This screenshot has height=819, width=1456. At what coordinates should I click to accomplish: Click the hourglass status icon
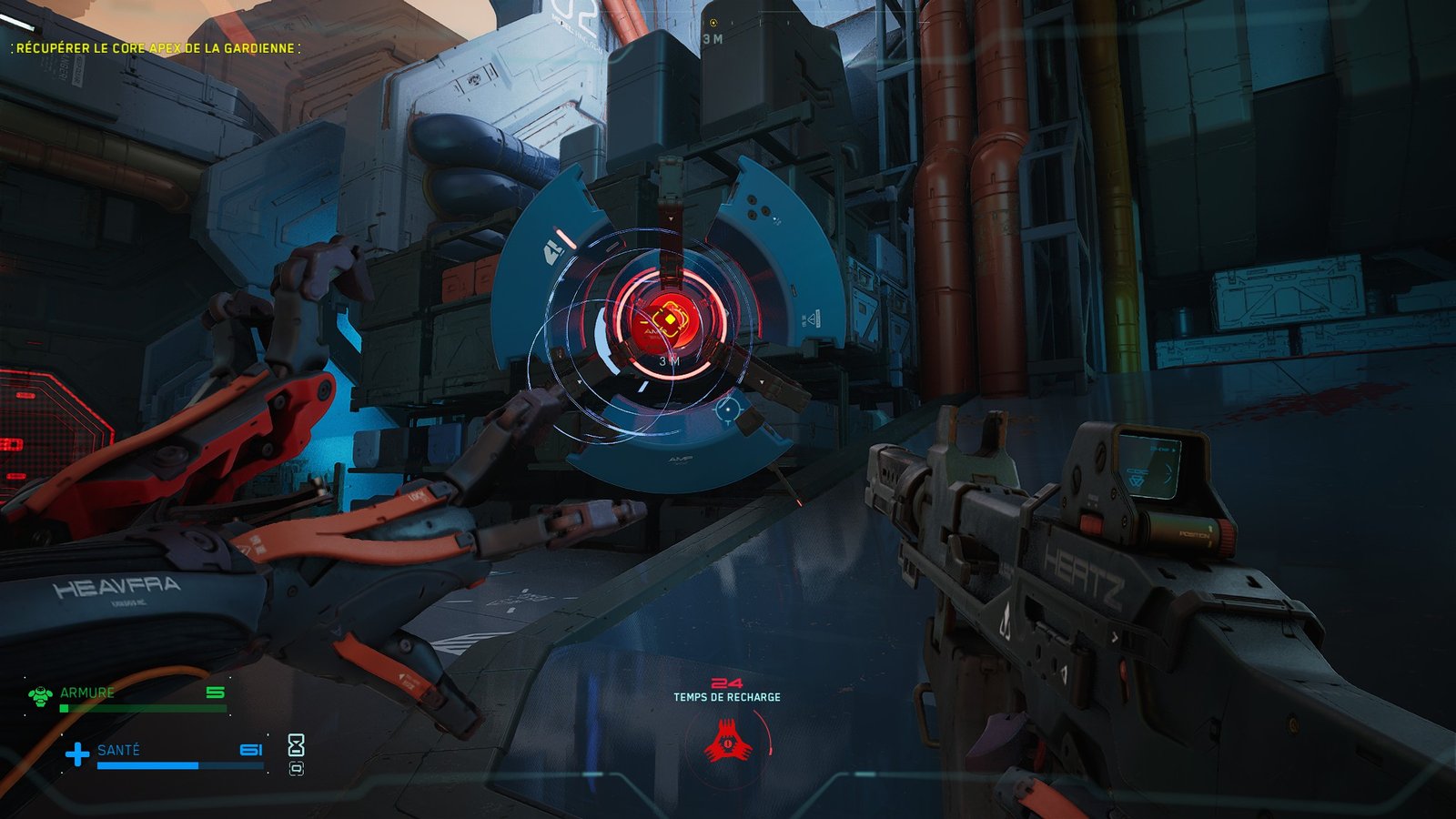(296, 745)
